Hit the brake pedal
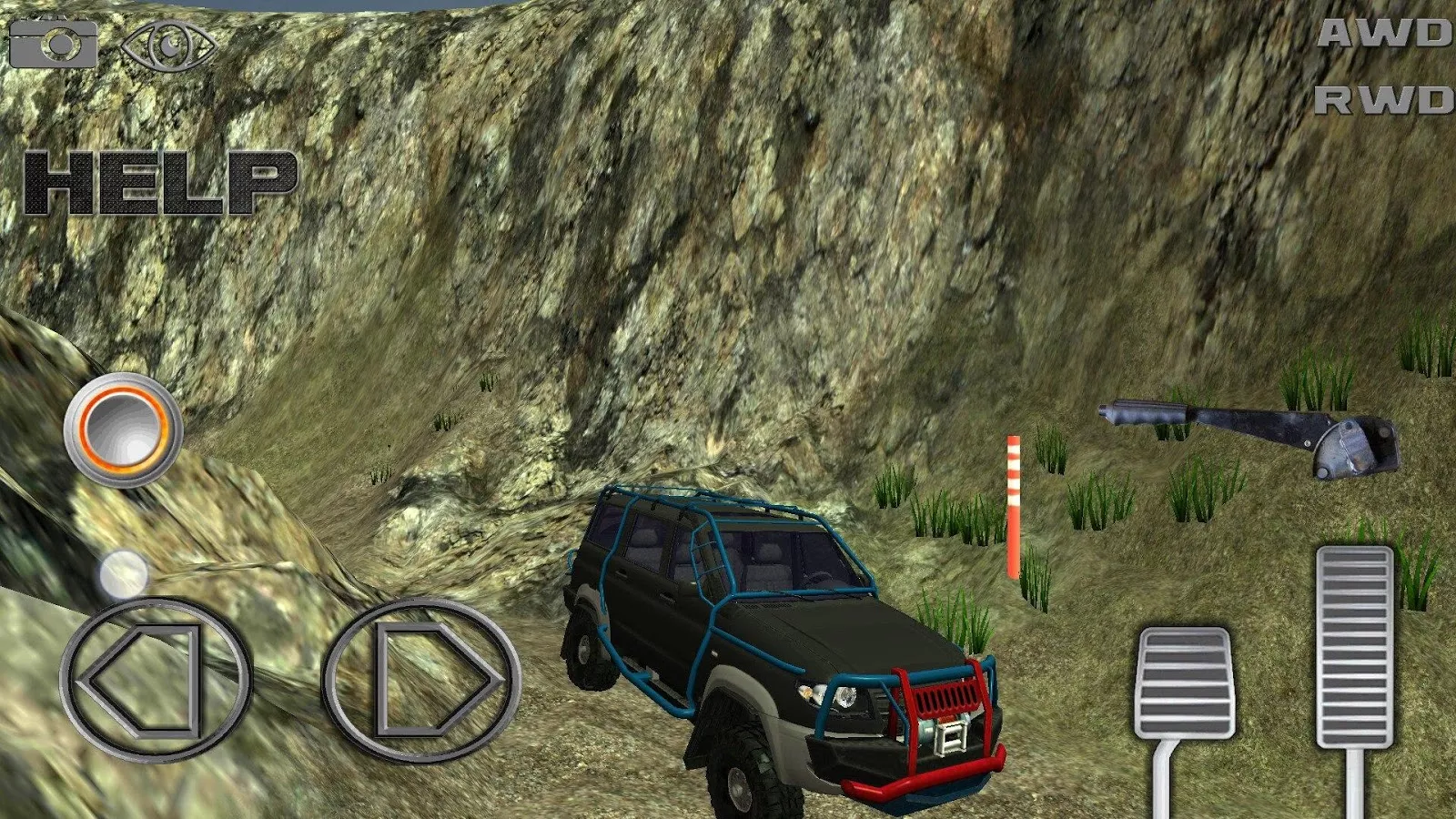This screenshot has width=1456, height=819. pyautogui.click(x=1183, y=682)
